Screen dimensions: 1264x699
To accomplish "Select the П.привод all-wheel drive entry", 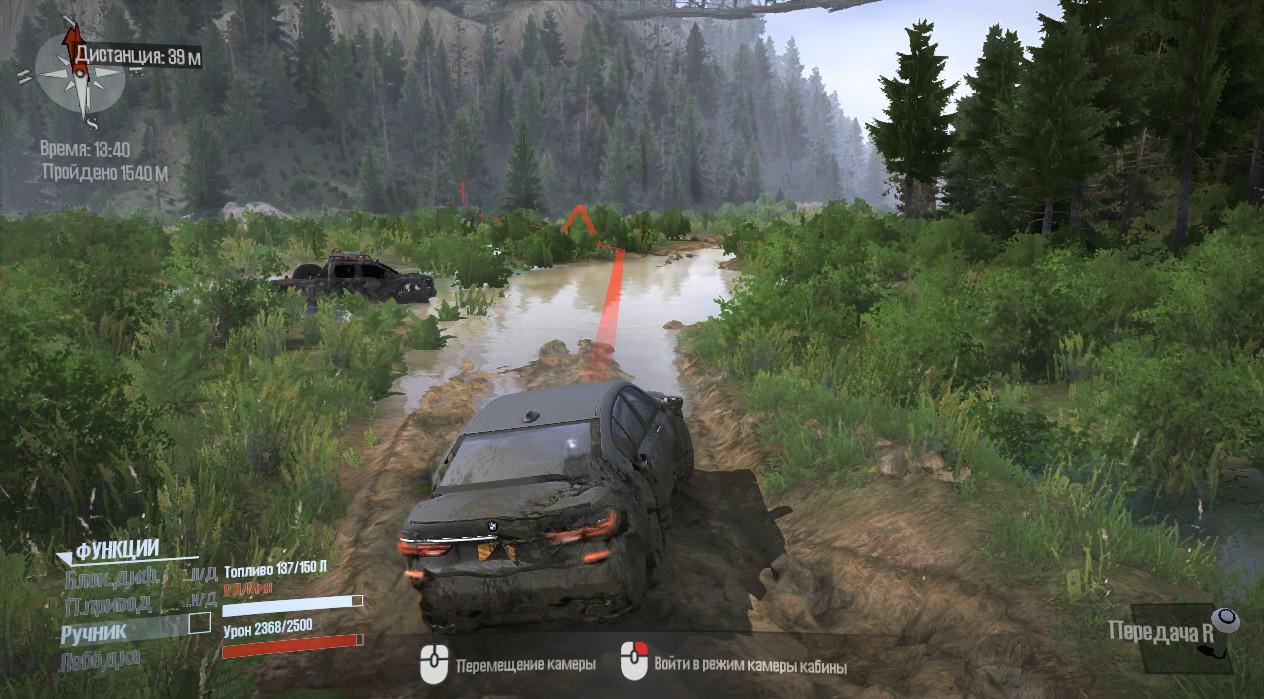I will click(108, 603).
